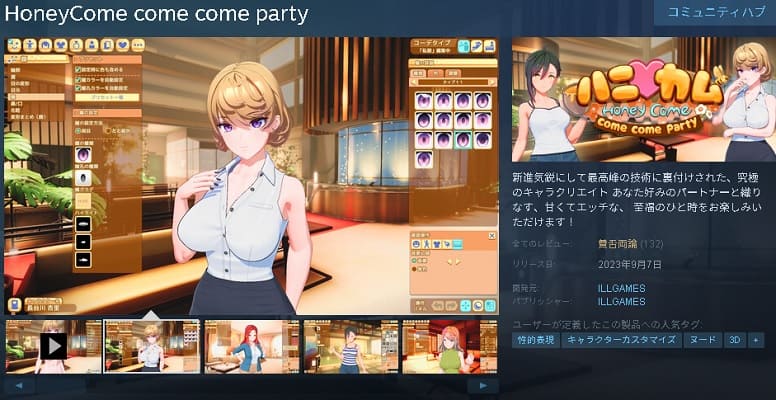
Task: Open the developer ILLGAMES link
Action: click(x=621, y=288)
